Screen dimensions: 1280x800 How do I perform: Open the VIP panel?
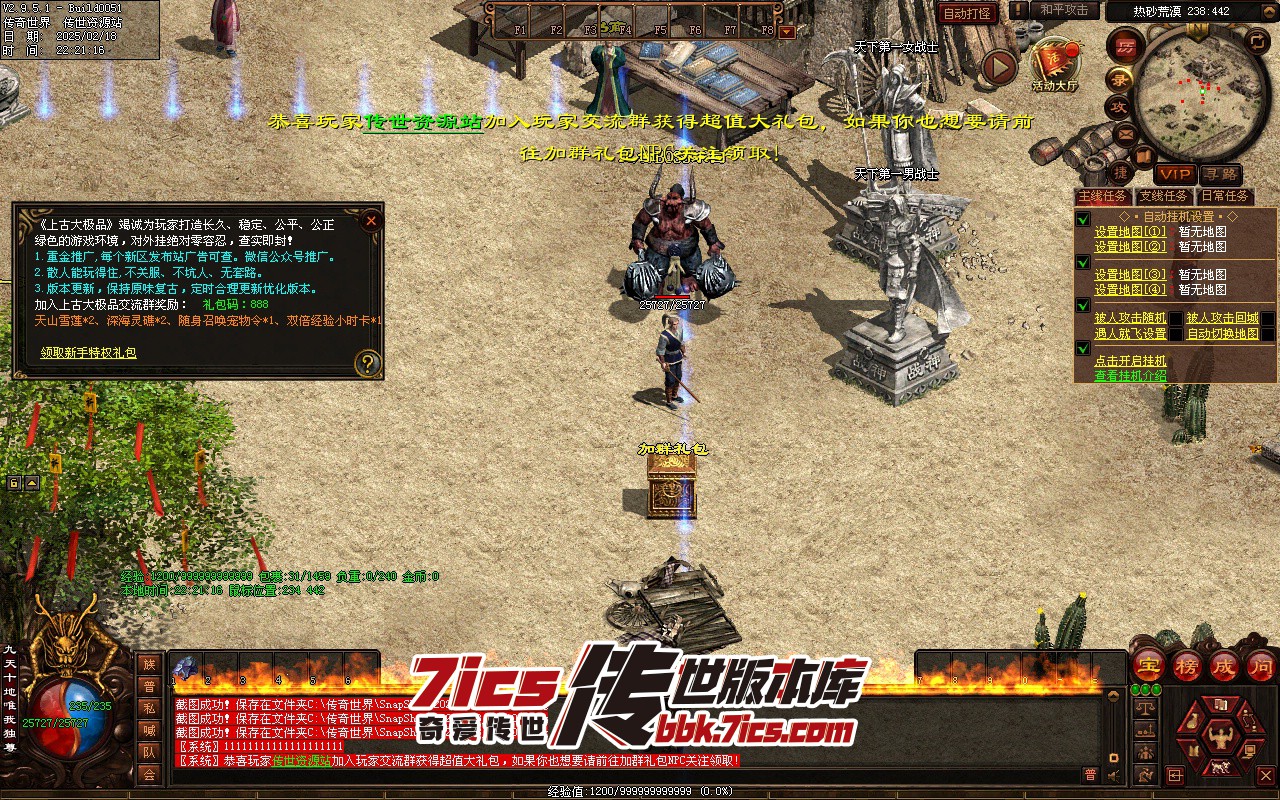[1176, 175]
